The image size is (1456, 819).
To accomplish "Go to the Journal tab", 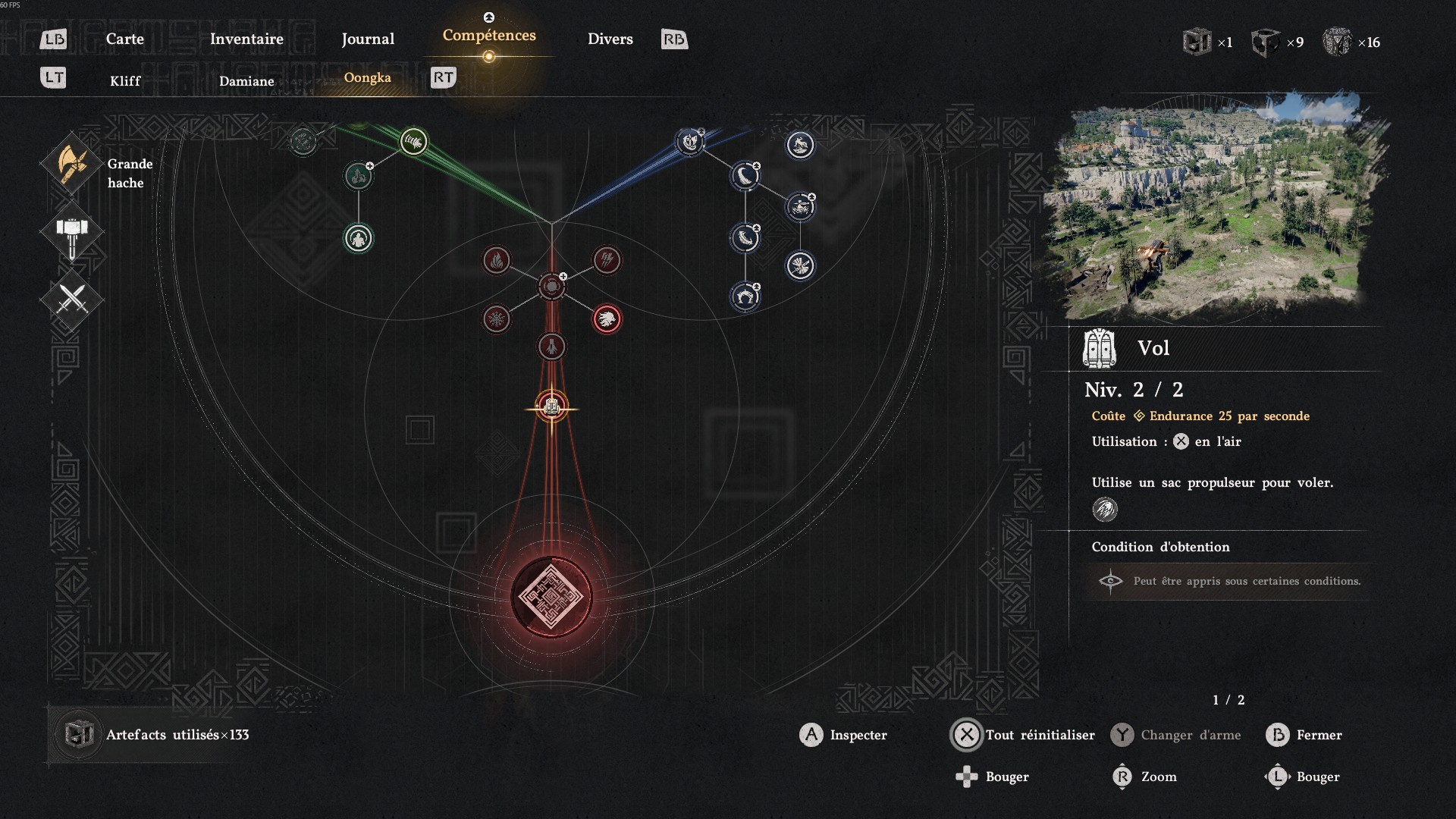I will coord(368,39).
